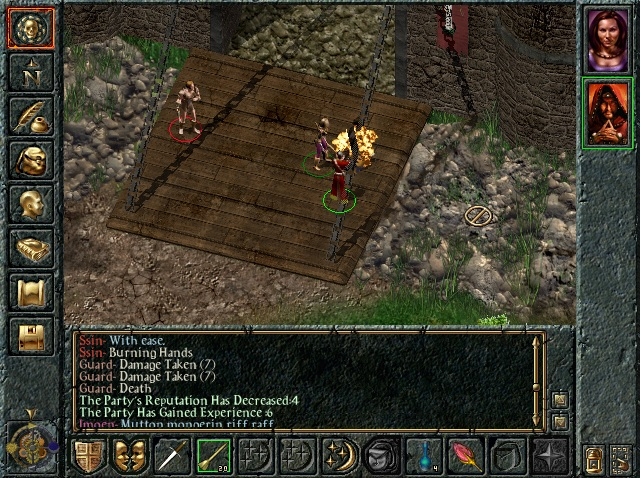This screenshot has height=478, width=641.
Task: Activate the guard shield action
Action: (88, 456)
